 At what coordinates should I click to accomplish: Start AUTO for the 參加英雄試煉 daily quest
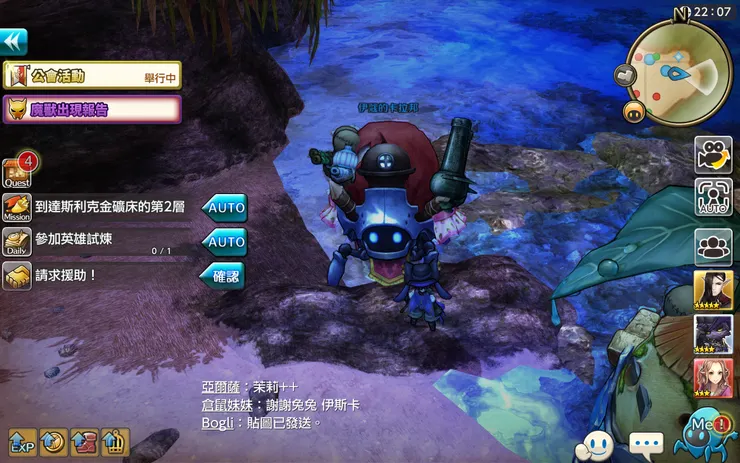click(224, 242)
